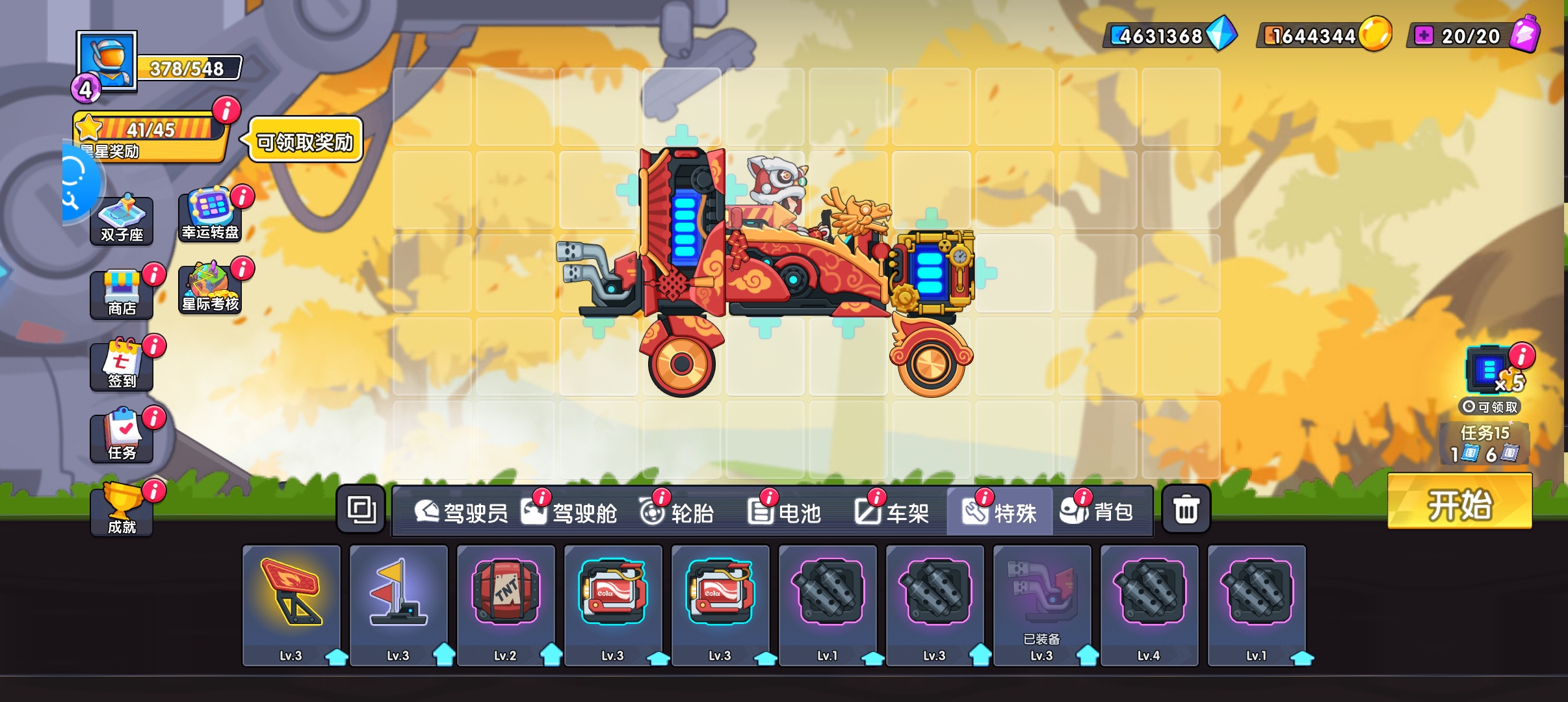The image size is (1568, 702).
Task: Click the trash can delete button
Action: point(1186,510)
